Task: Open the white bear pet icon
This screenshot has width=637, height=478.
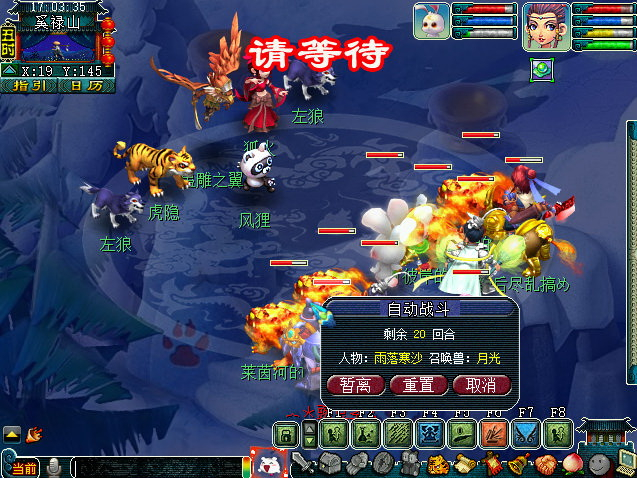Action: point(268,464)
